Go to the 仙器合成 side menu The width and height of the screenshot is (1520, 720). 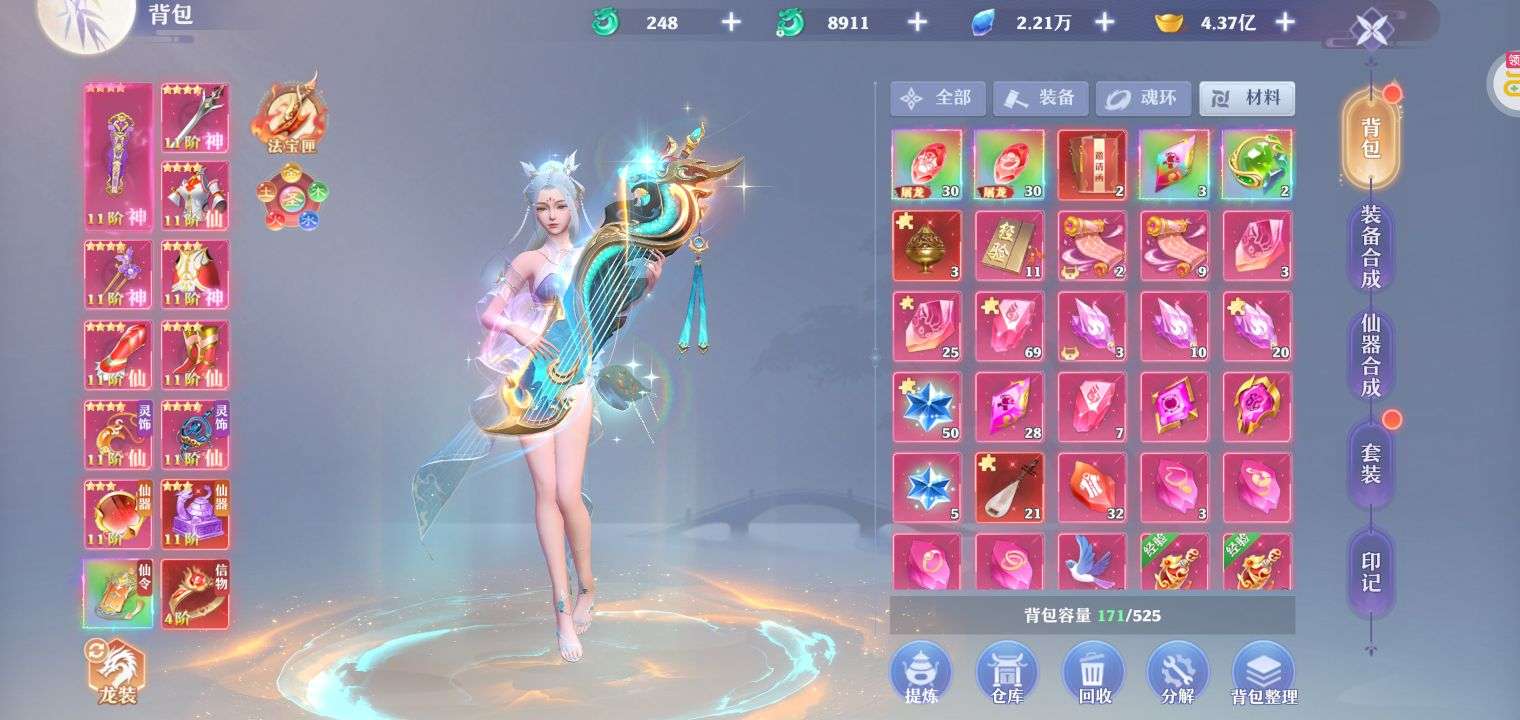point(1370,354)
